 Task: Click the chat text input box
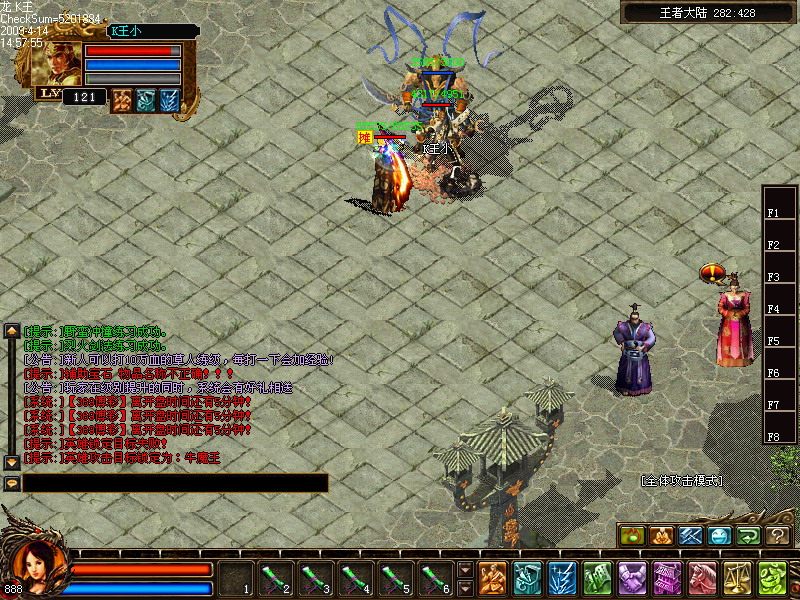pyautogui.click(x=175, y=483)
